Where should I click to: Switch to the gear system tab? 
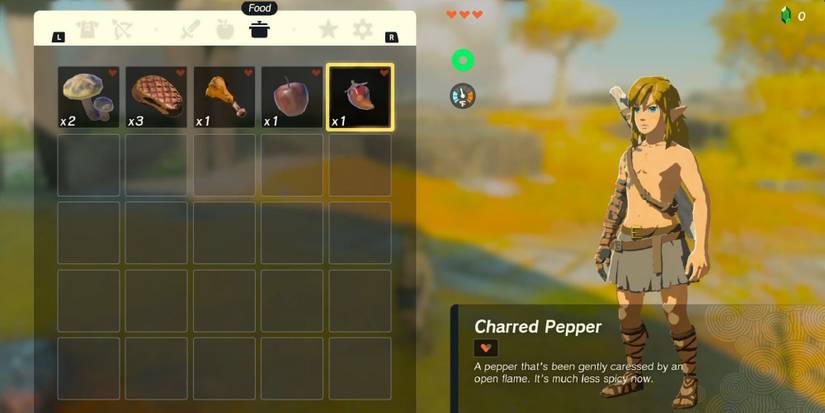click(x=361, y=30)
